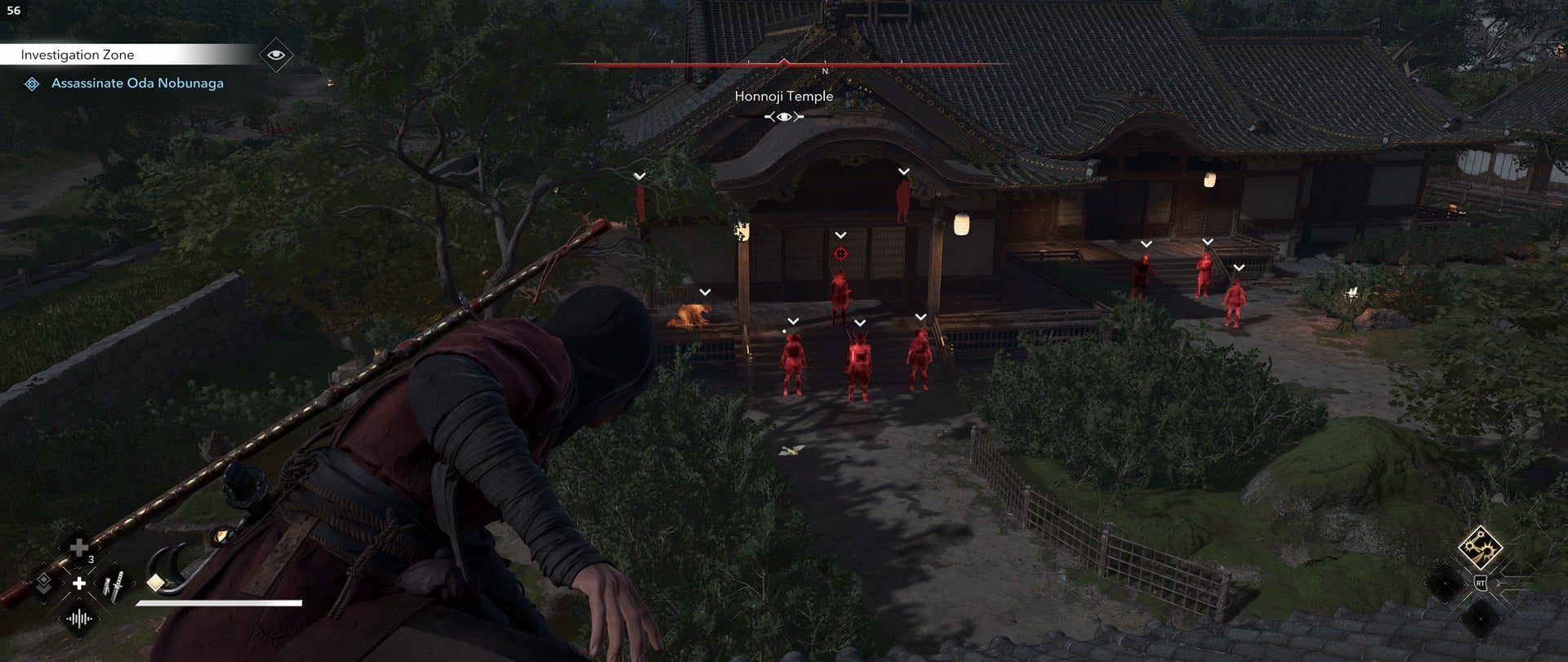Click the Honnoji Temple location label
The height and width of the screenshot is (662, 1568).
coord(784,96)
